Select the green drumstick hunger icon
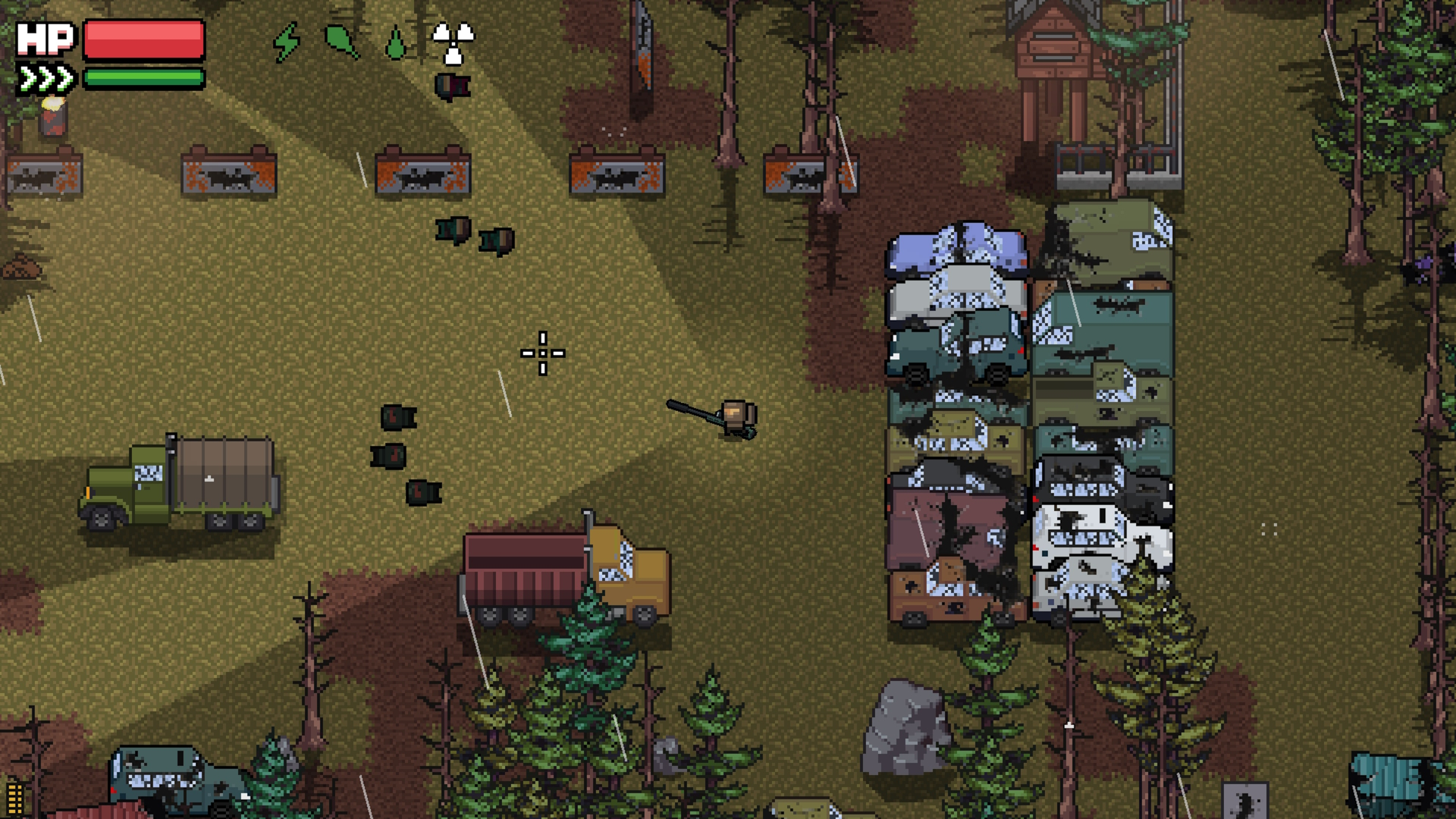1456x819 pixels. click(341, 41)
